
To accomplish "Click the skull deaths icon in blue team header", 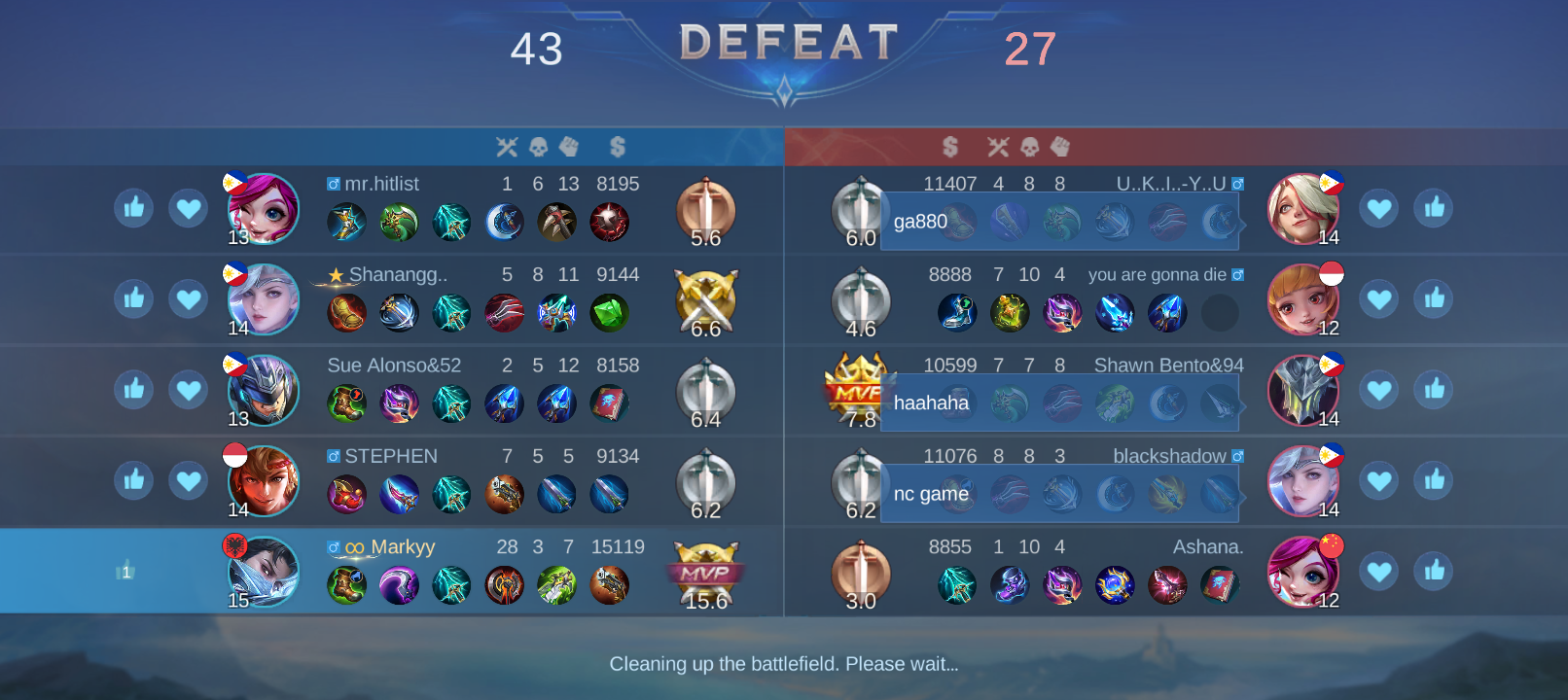I will (537, 146).
